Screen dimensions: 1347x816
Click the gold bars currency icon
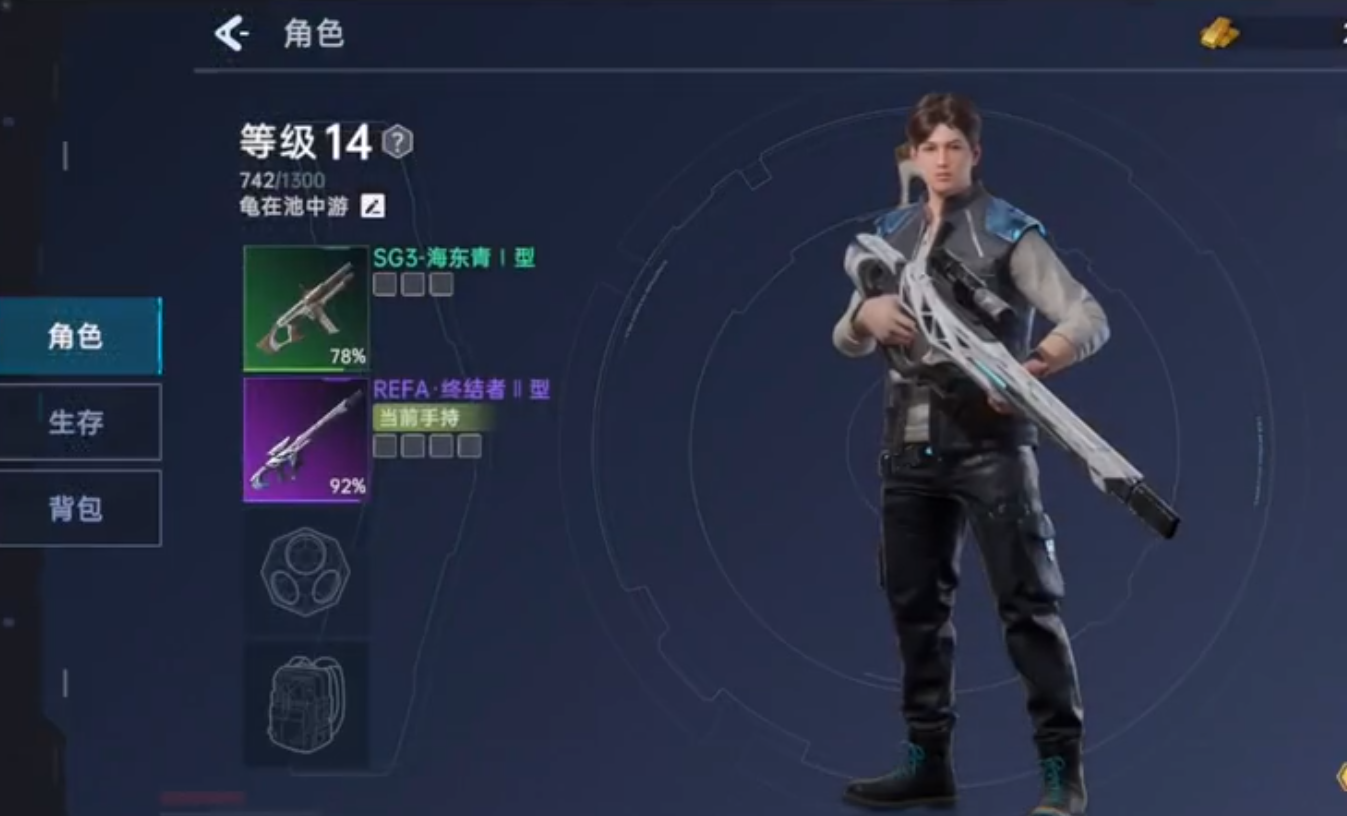(1218, 33)
